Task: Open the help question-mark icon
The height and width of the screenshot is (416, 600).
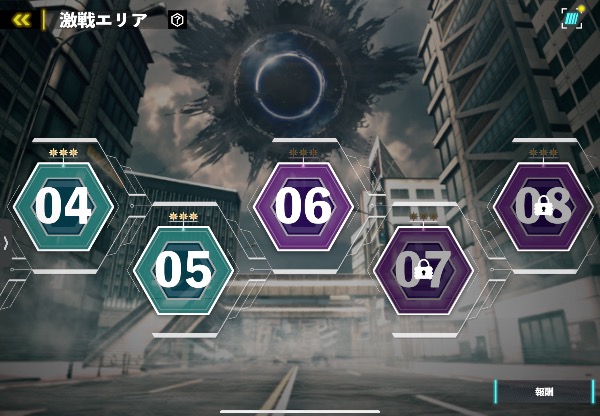Action: pos(177,19)
